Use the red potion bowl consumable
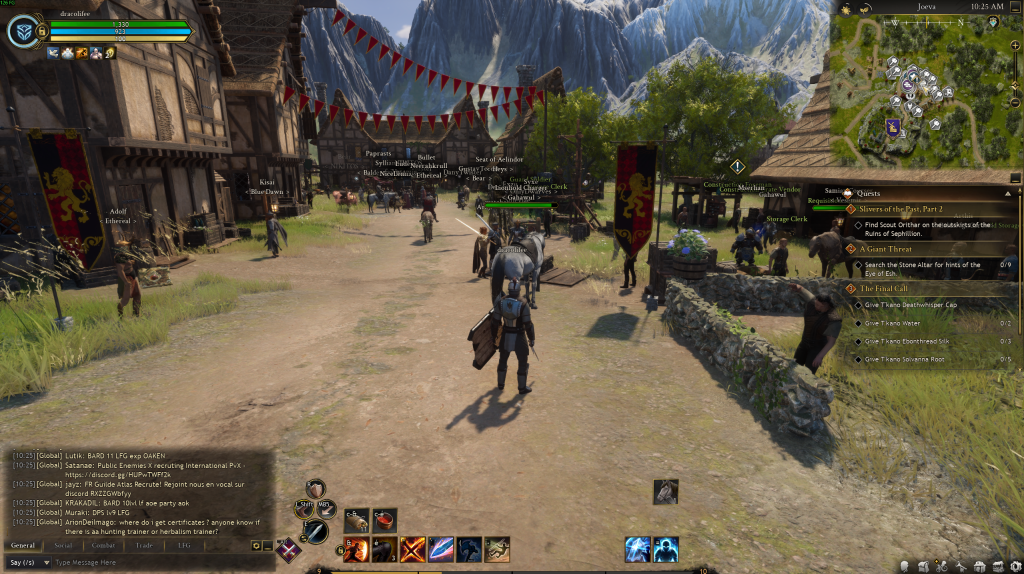The height and width of the screenshot is (574, 1024). pyautogui.click(x=385, y=520)
